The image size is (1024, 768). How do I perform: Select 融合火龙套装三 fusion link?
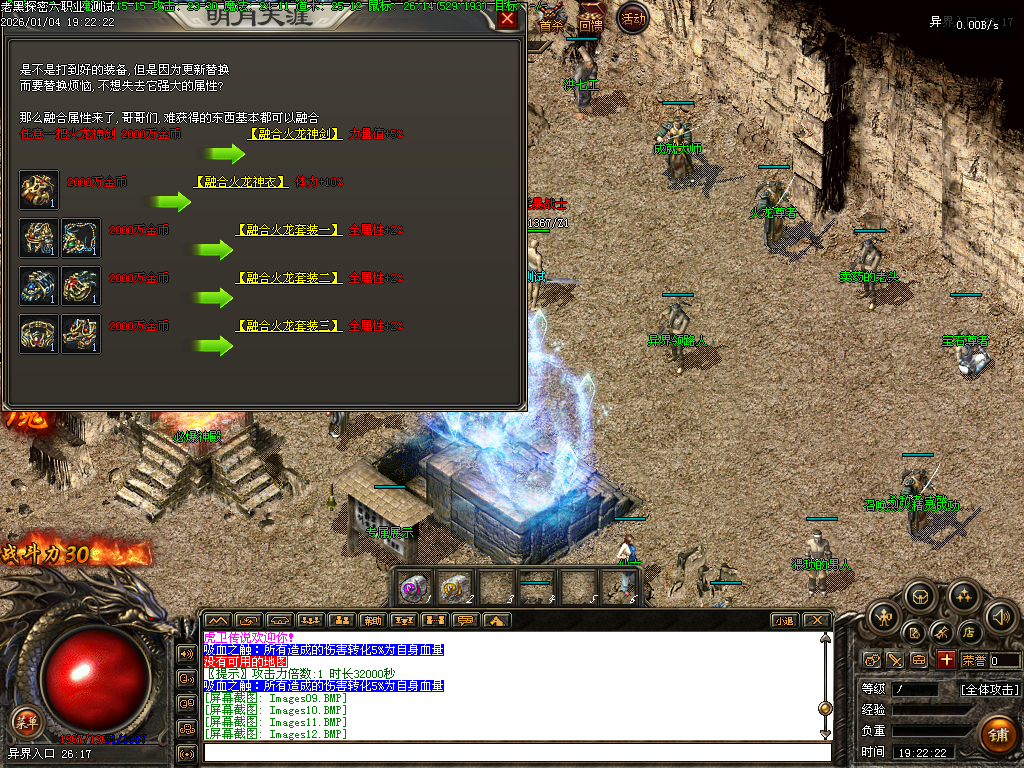point(288,326)
